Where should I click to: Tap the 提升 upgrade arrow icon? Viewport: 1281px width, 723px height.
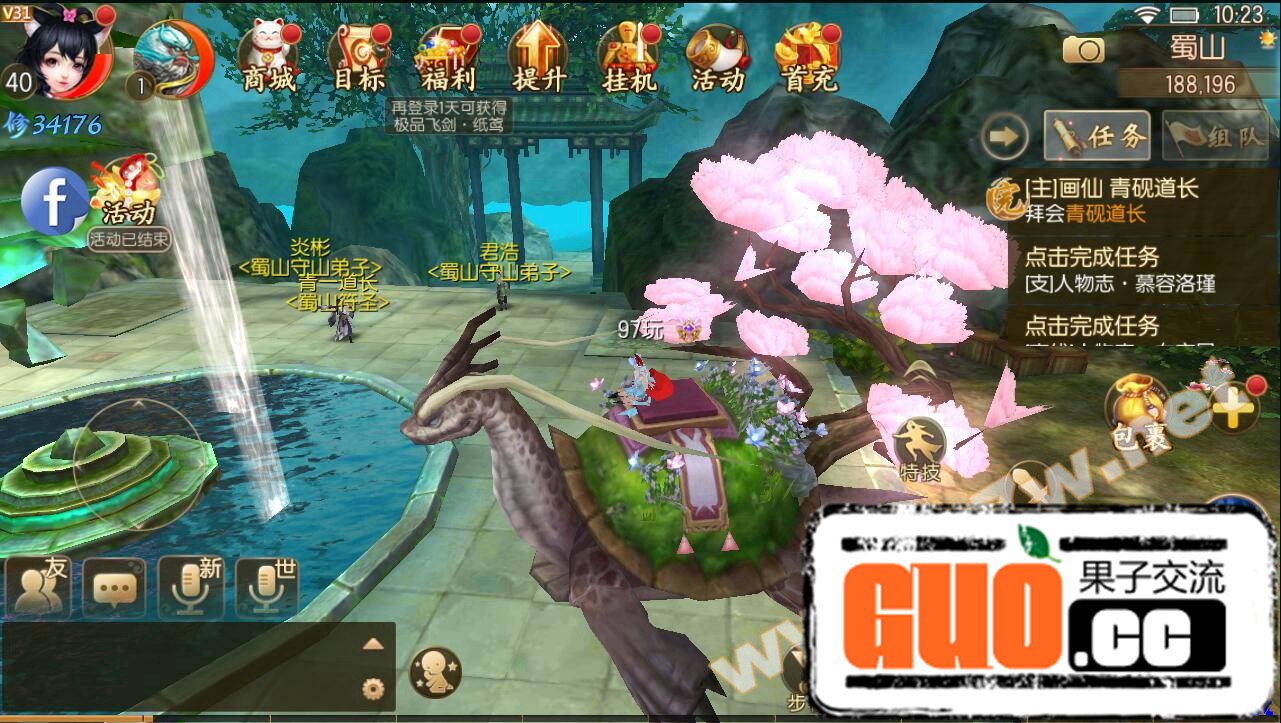538,57
